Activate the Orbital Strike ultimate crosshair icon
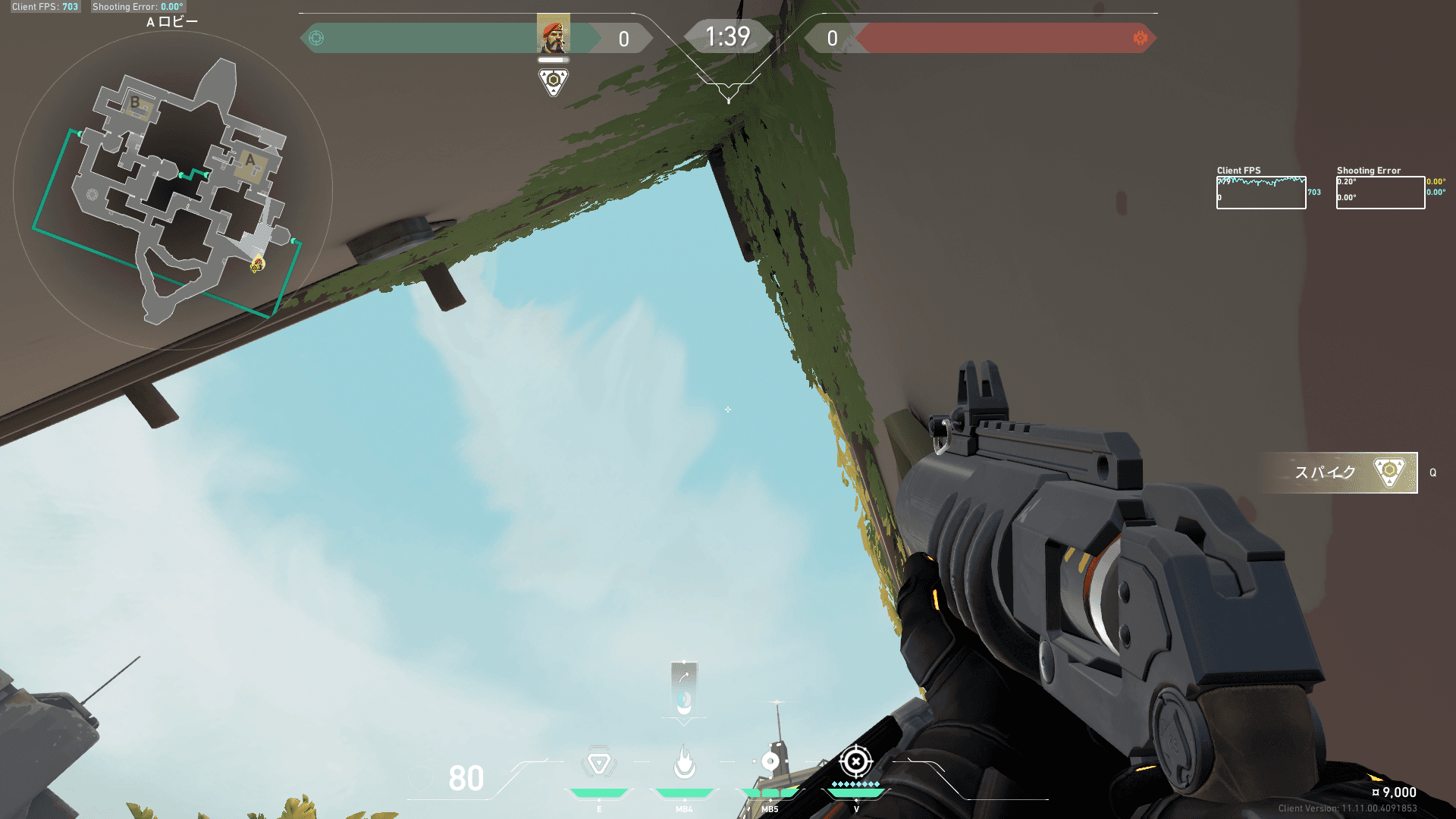The width and height of the screenshot is (1456, 819). (857, 761)
